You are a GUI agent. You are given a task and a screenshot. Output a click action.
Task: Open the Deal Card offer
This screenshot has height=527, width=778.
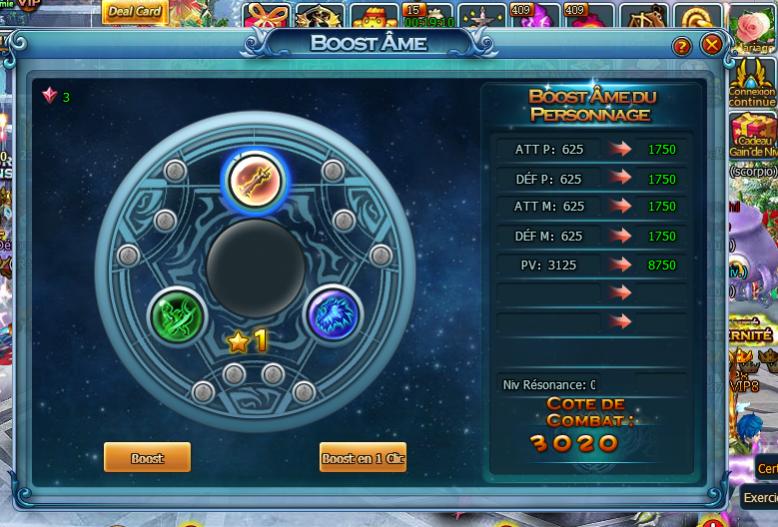click(134, 12)
